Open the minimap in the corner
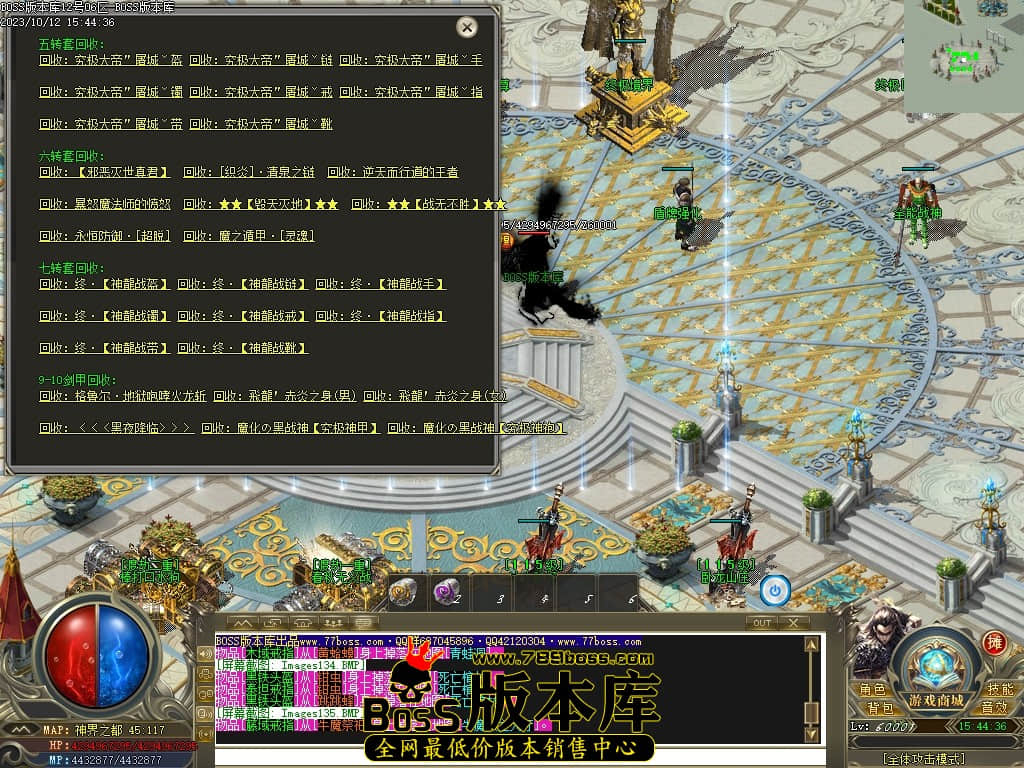 [x=963, y=56]
